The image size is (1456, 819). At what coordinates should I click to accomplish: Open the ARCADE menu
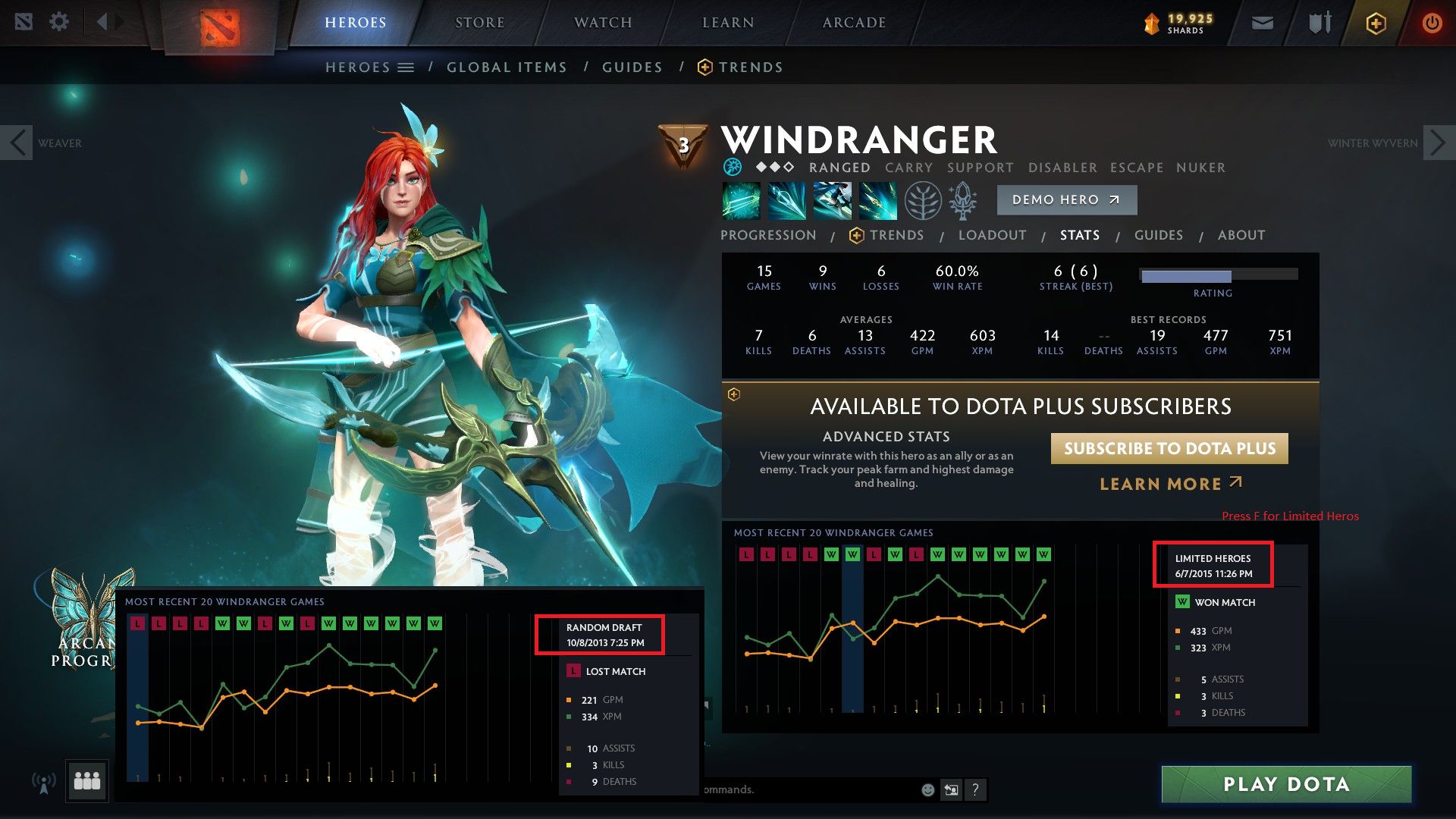[852, 22]
